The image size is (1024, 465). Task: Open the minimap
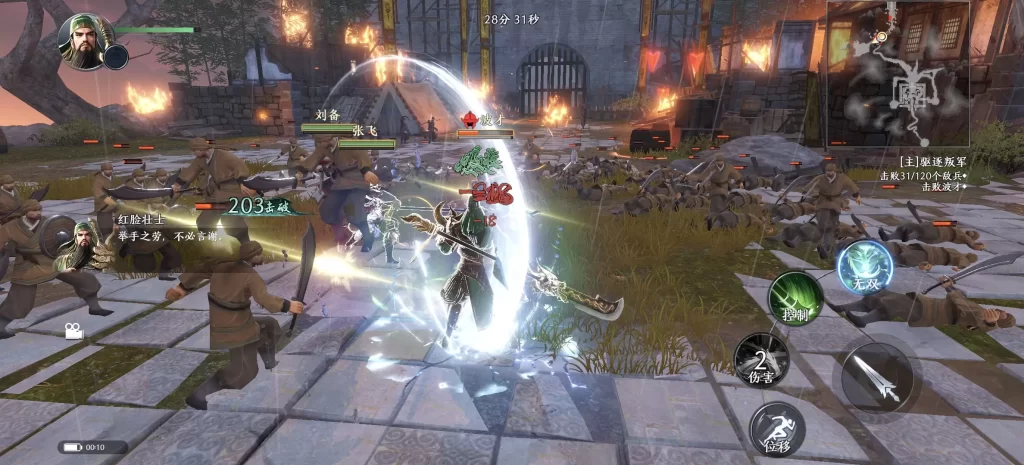898,74
